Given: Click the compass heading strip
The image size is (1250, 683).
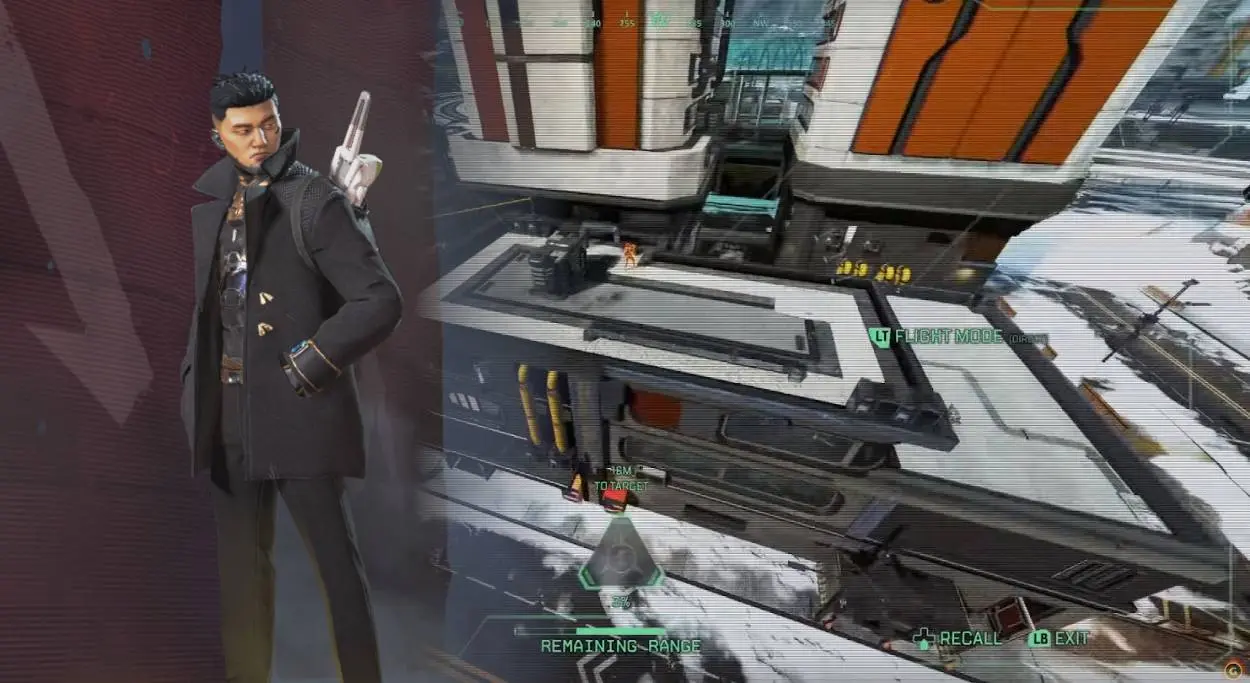Looking at the screenshot, I should click(660, 20).
